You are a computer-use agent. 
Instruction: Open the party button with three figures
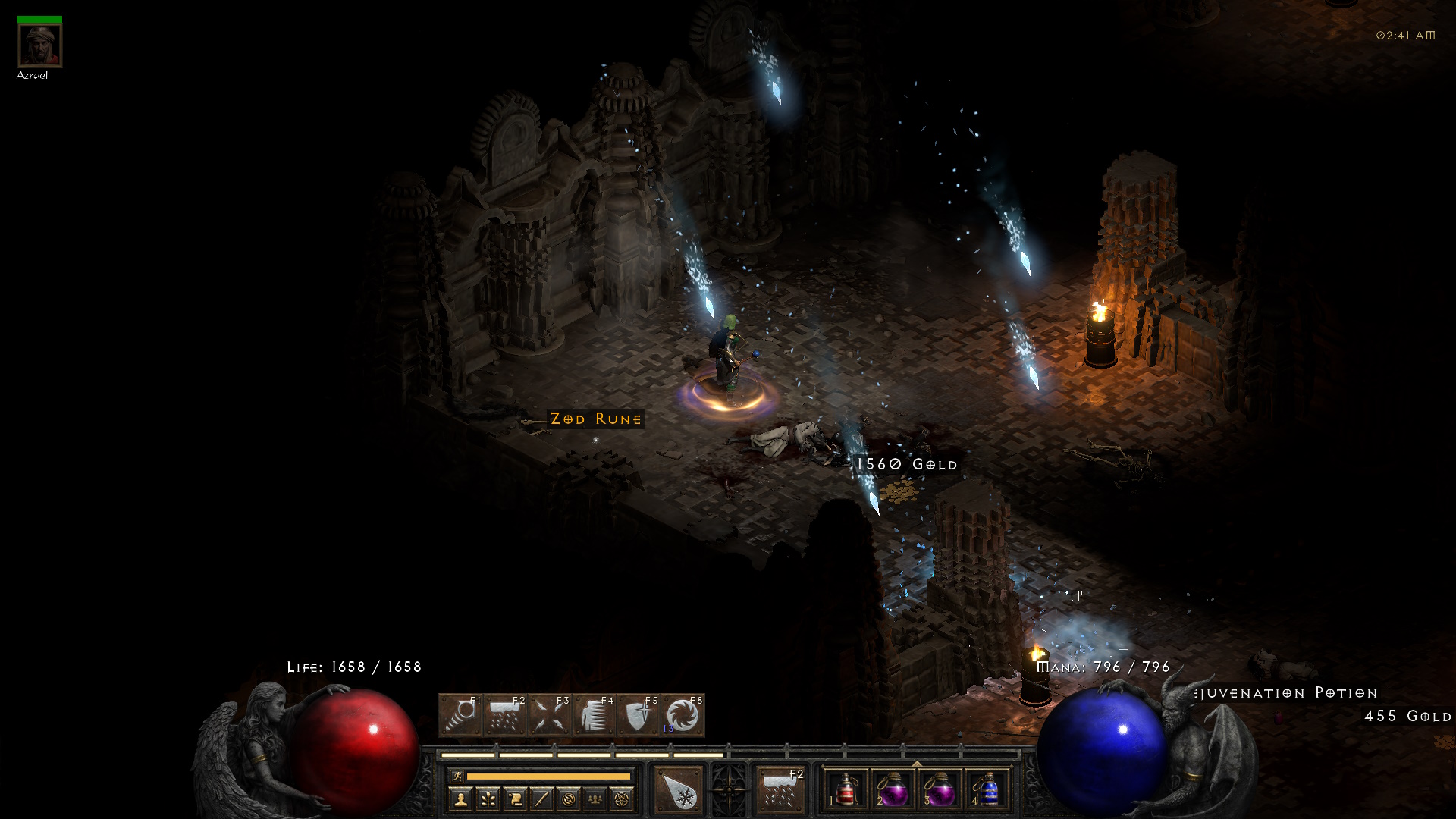[x=595, y=799]
